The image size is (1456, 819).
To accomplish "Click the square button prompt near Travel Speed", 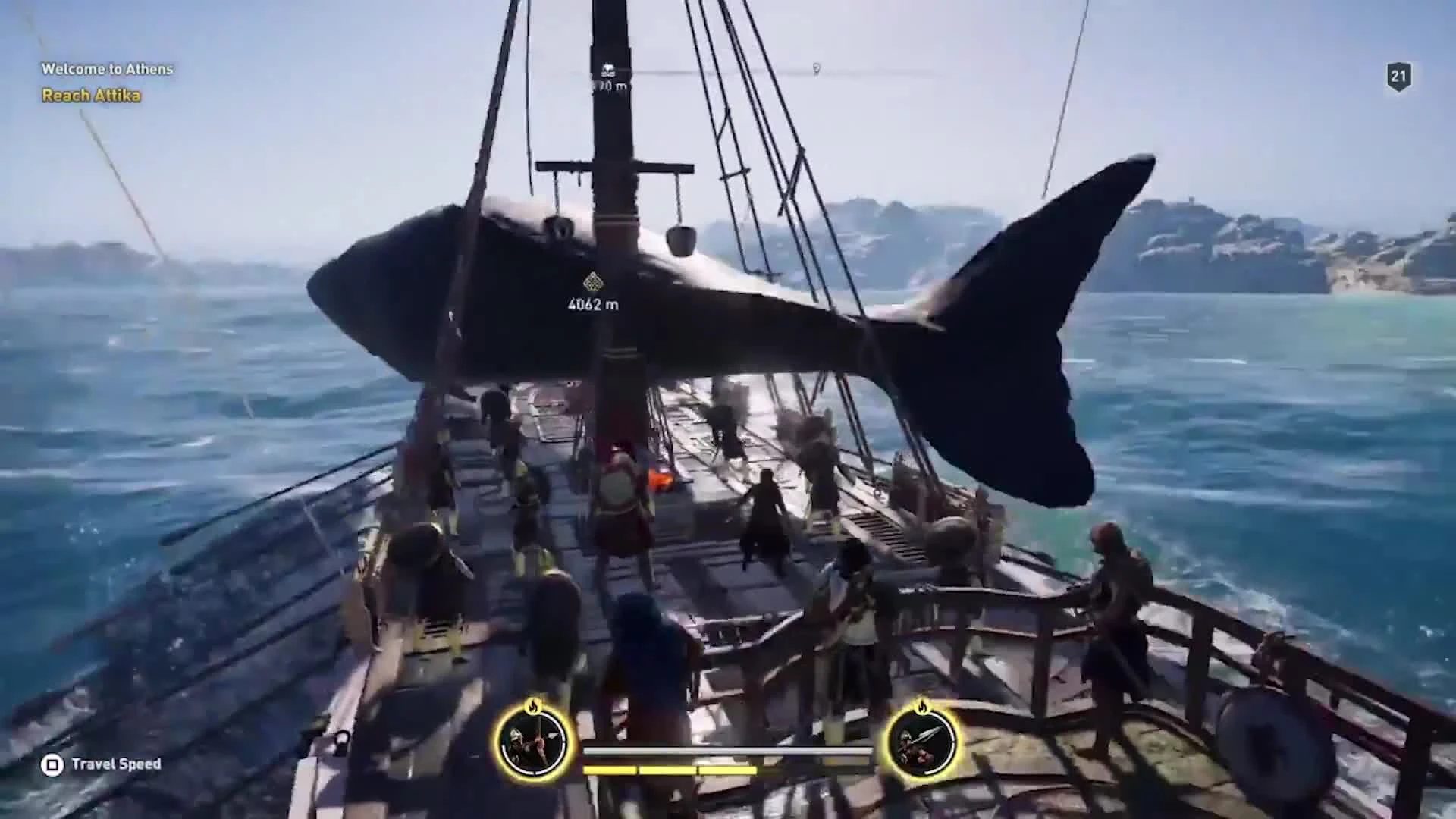I will pos(52,765).
